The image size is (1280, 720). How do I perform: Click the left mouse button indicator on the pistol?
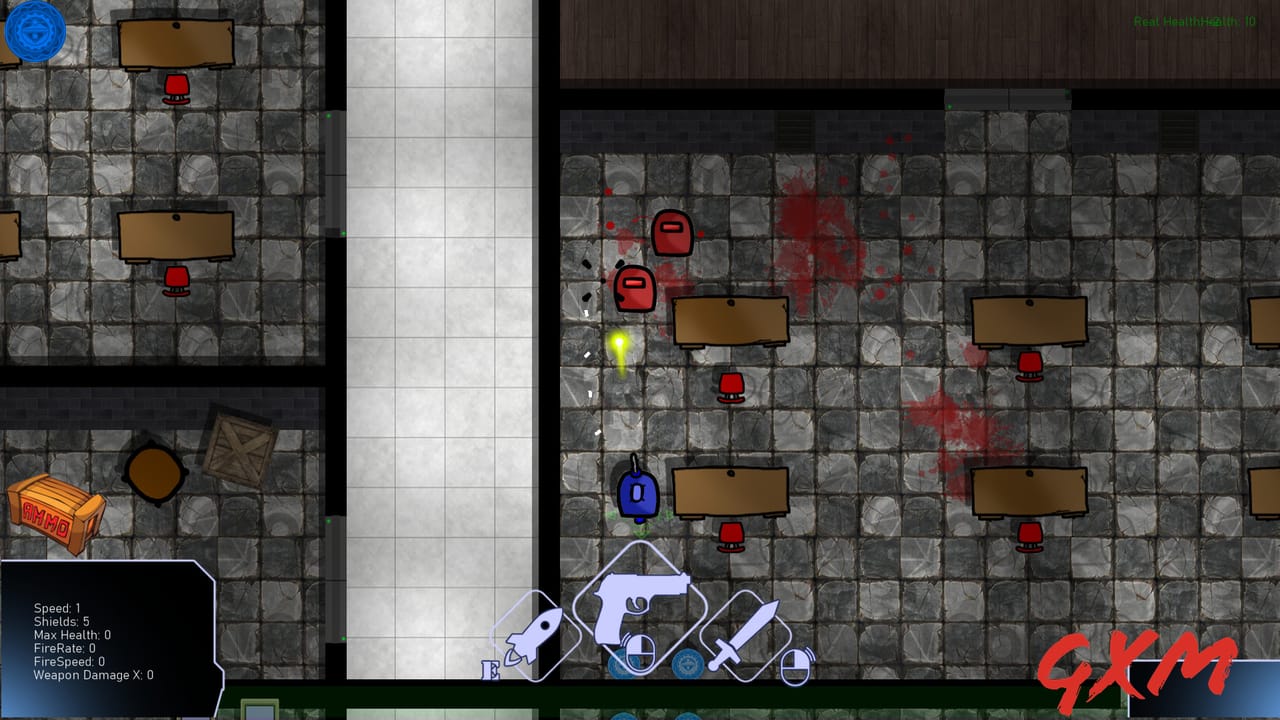click(643, 655)
